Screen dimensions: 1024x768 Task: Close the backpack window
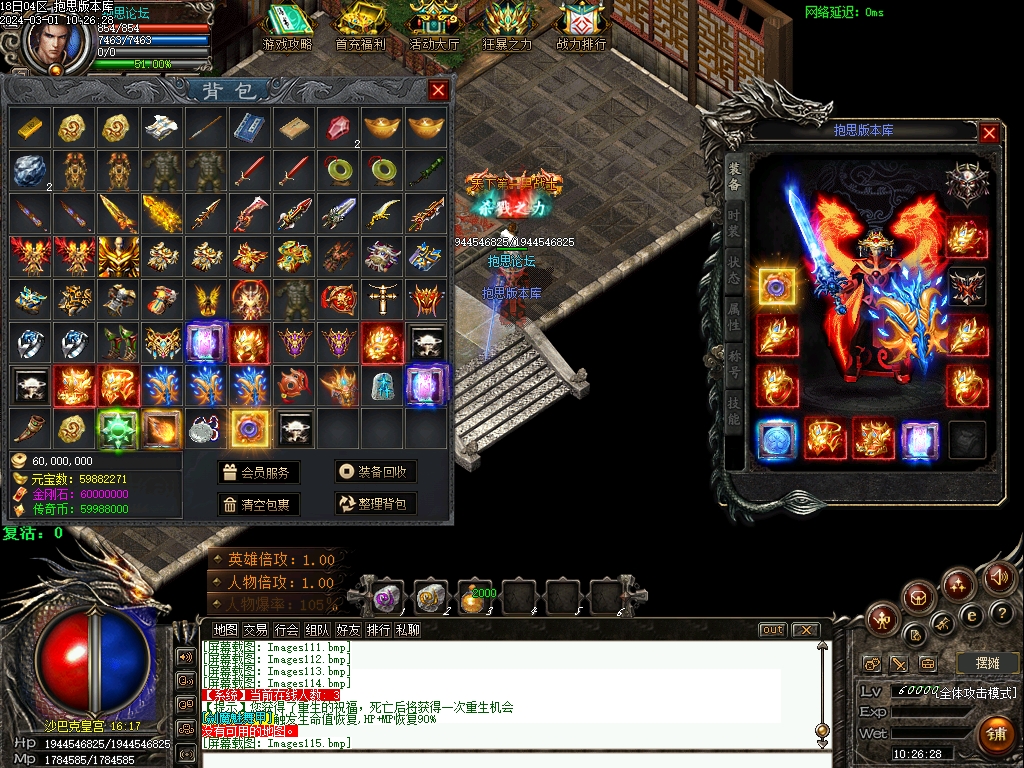click(x=438, y=91)
